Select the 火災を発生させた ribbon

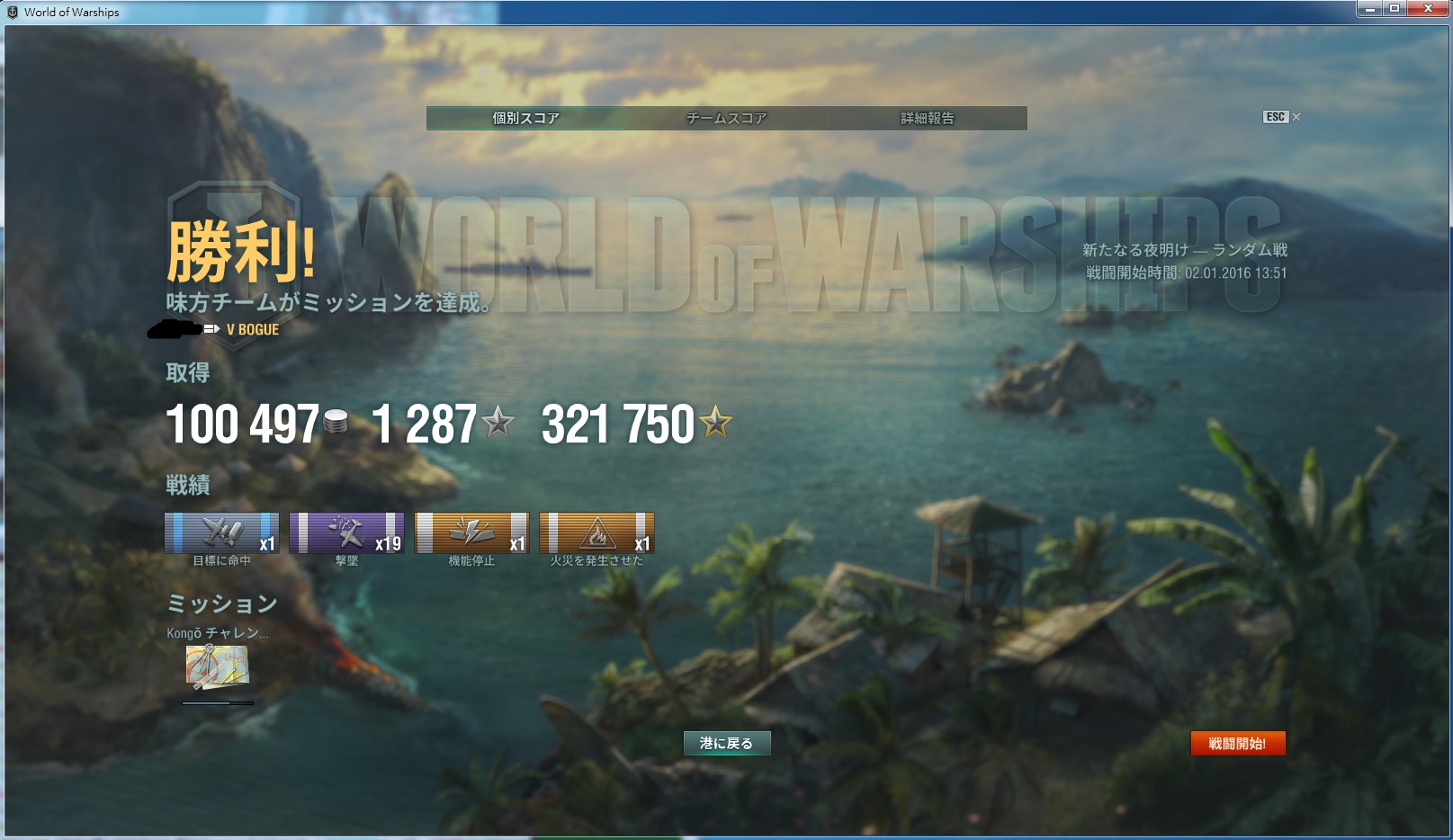pyautogui.click(x=596, y=532)
